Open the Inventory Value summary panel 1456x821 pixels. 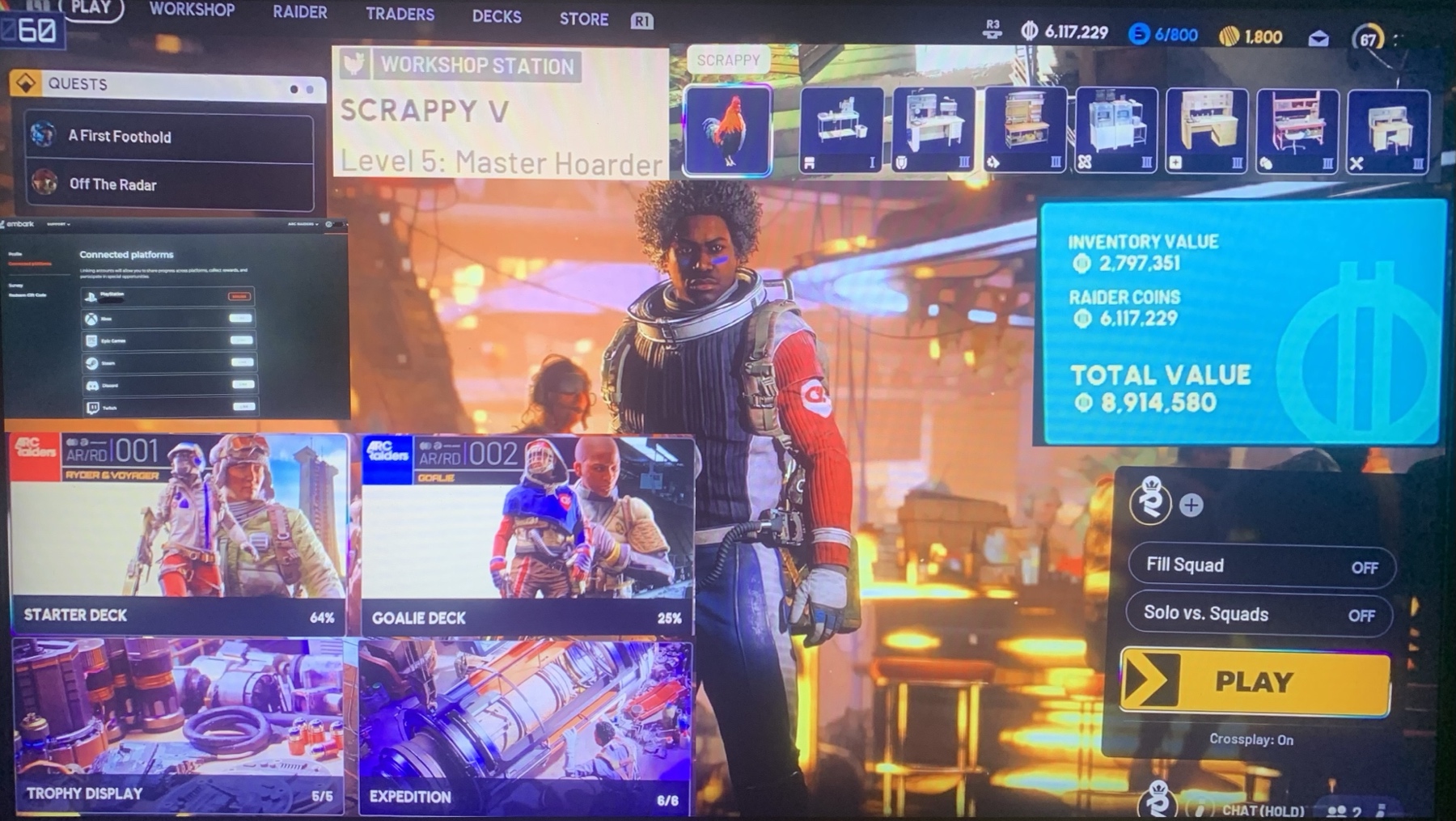[1242, 322]
